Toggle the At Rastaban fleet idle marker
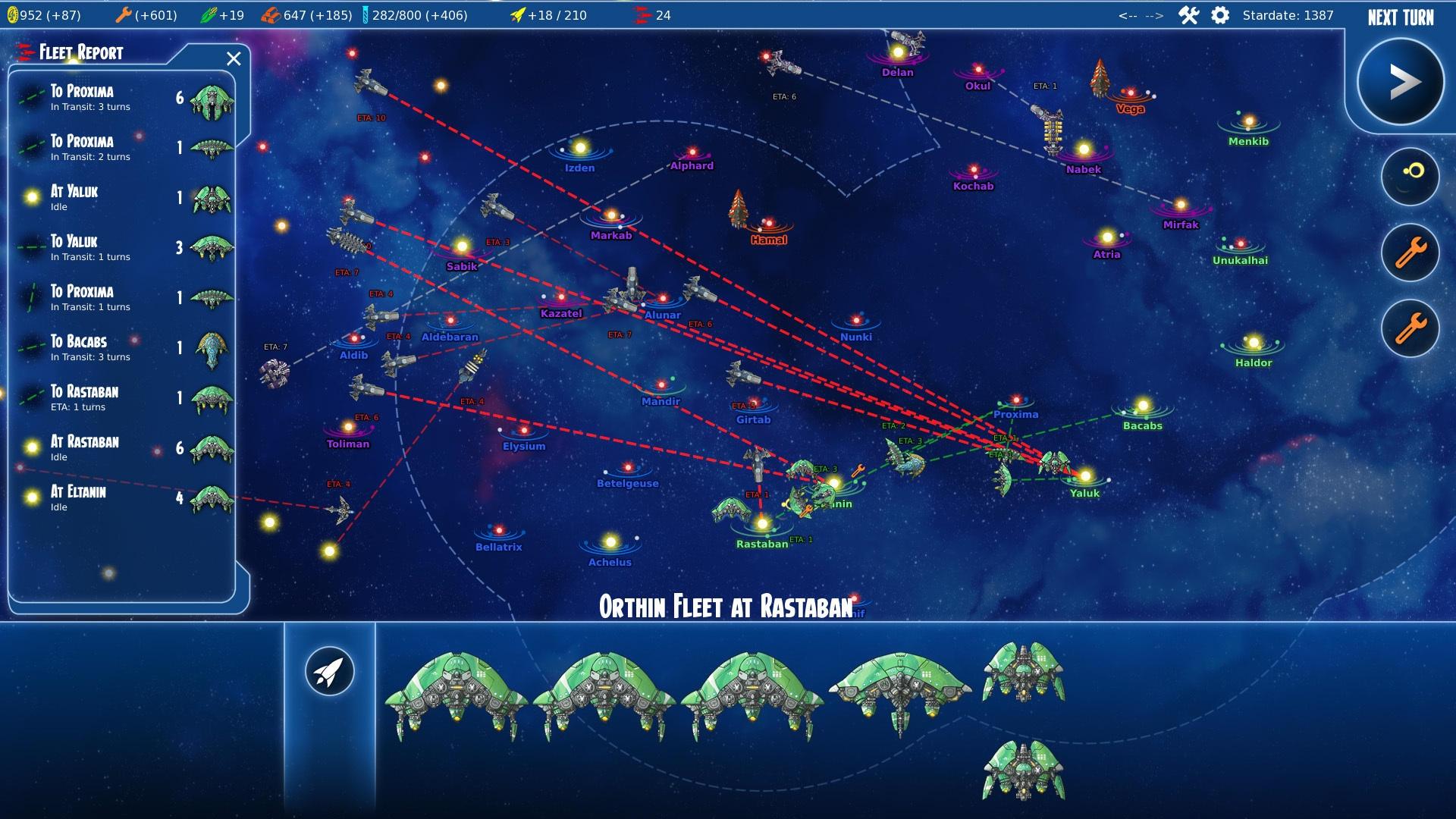The image size is (1456, 819). [31, 447]
